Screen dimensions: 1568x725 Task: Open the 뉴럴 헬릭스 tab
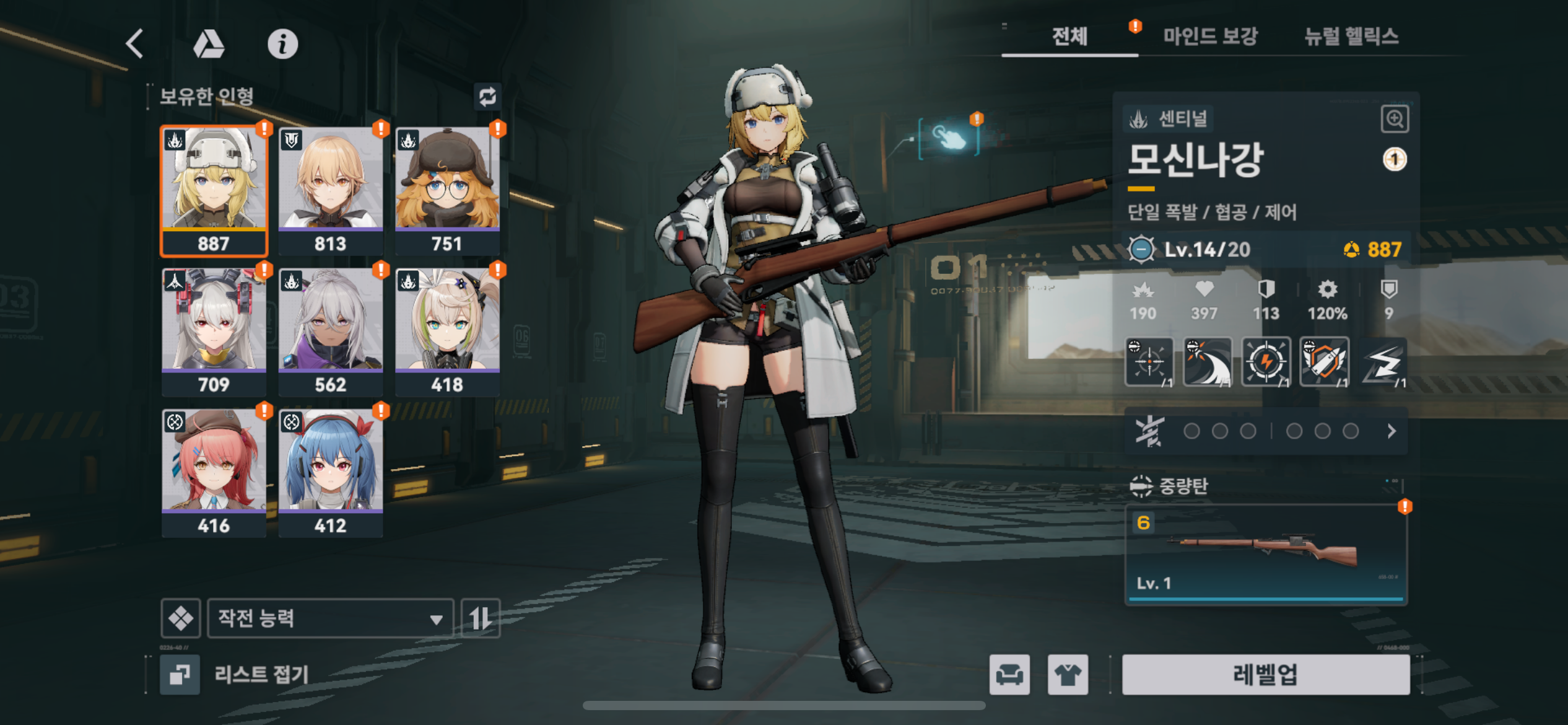1351,37
